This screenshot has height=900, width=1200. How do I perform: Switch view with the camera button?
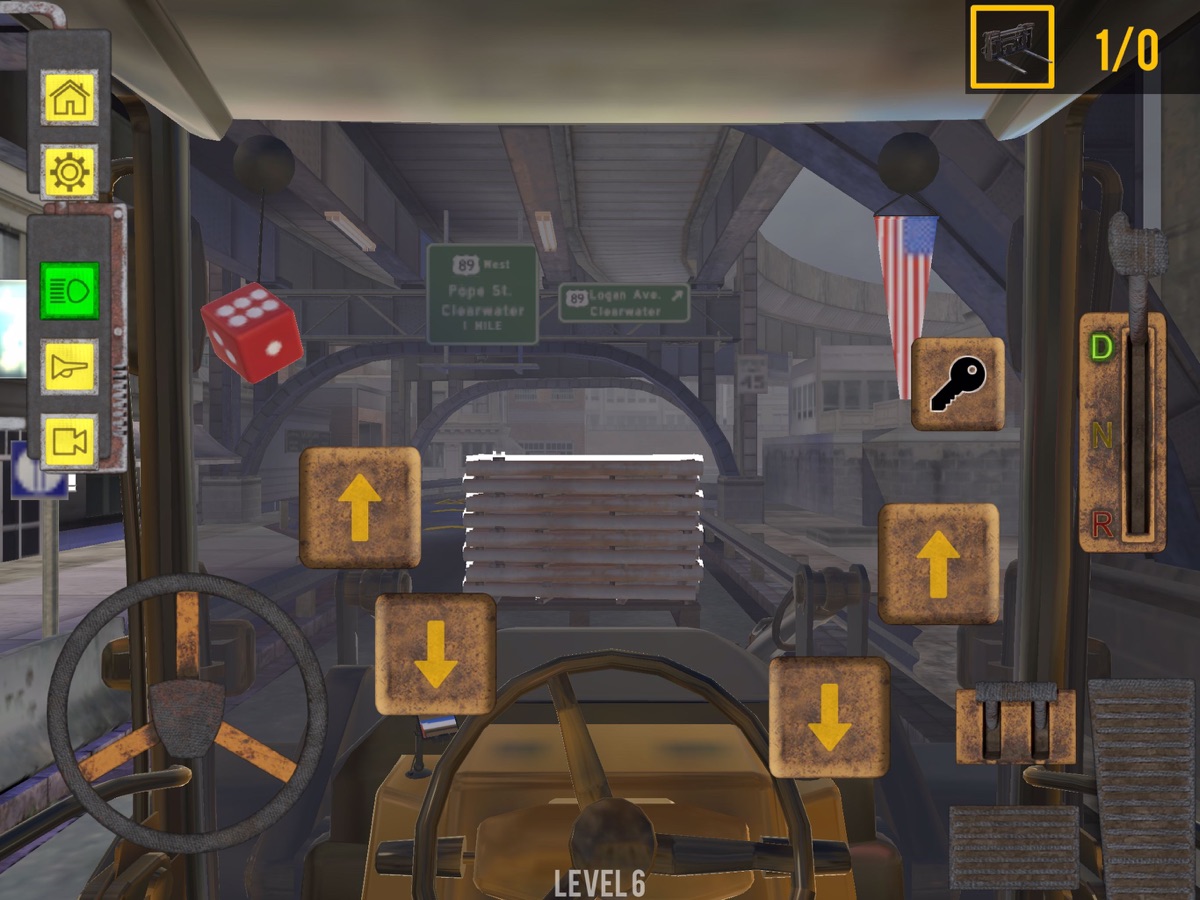coord(69,441)
